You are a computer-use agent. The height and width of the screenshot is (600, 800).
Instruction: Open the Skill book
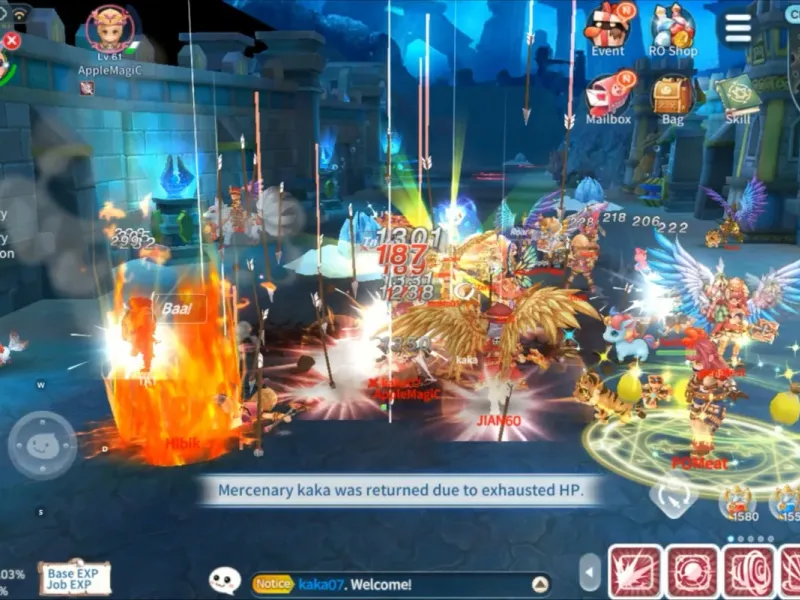tap(737, 96)
